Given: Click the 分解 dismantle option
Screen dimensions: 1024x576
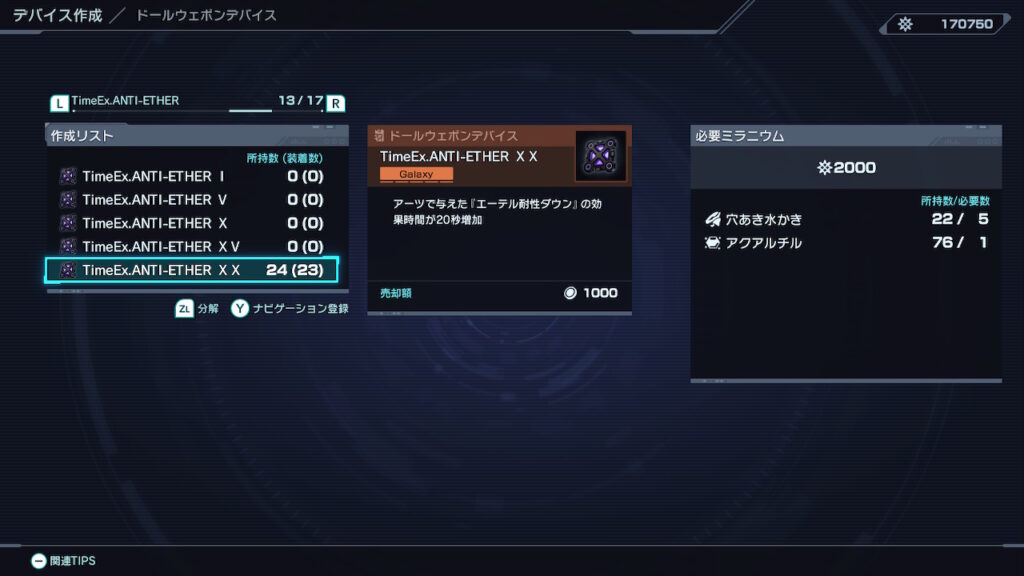Looking at the screenshot, I should point(198,309).
